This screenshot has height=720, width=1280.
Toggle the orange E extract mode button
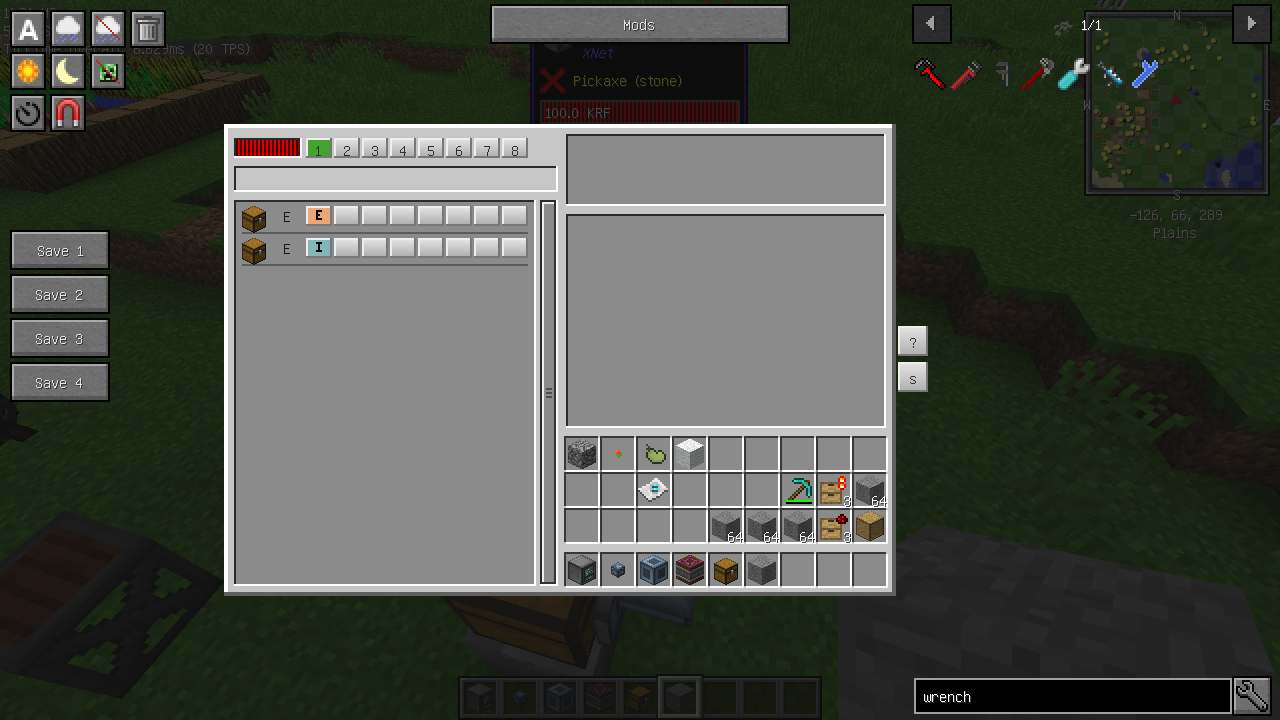point(318,215)
